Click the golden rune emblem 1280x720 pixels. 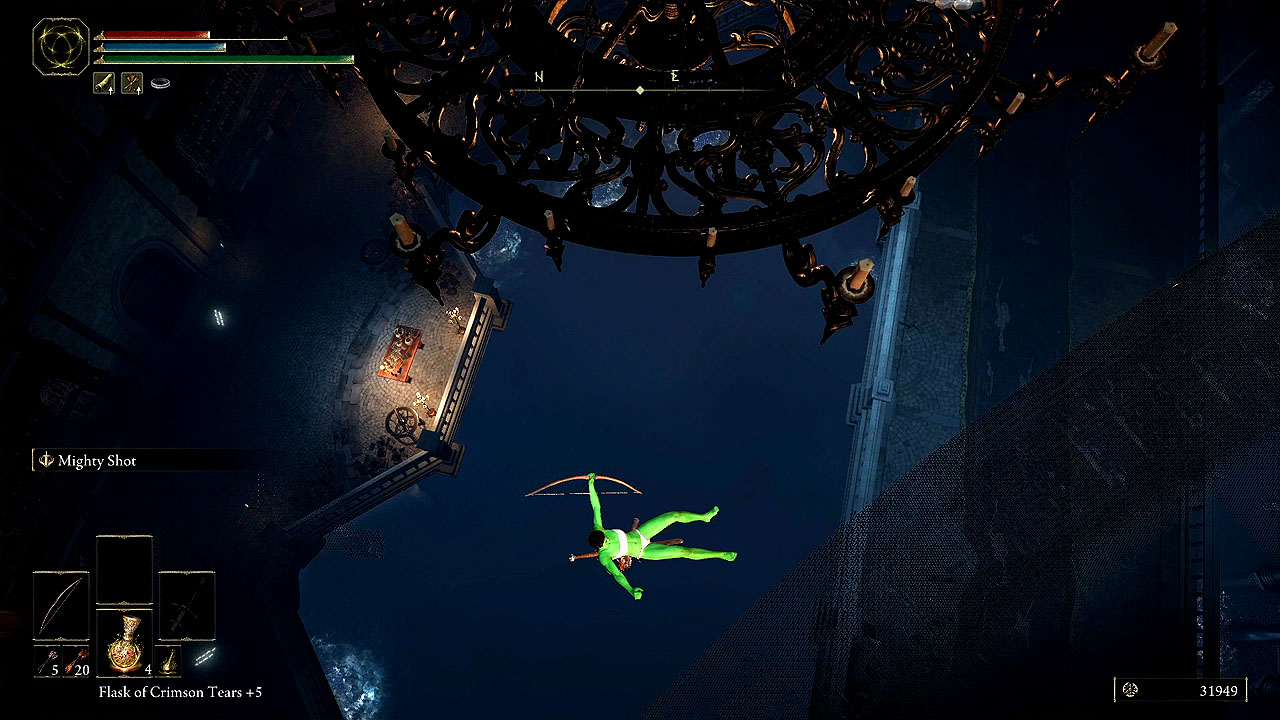[x=61, y=46]
